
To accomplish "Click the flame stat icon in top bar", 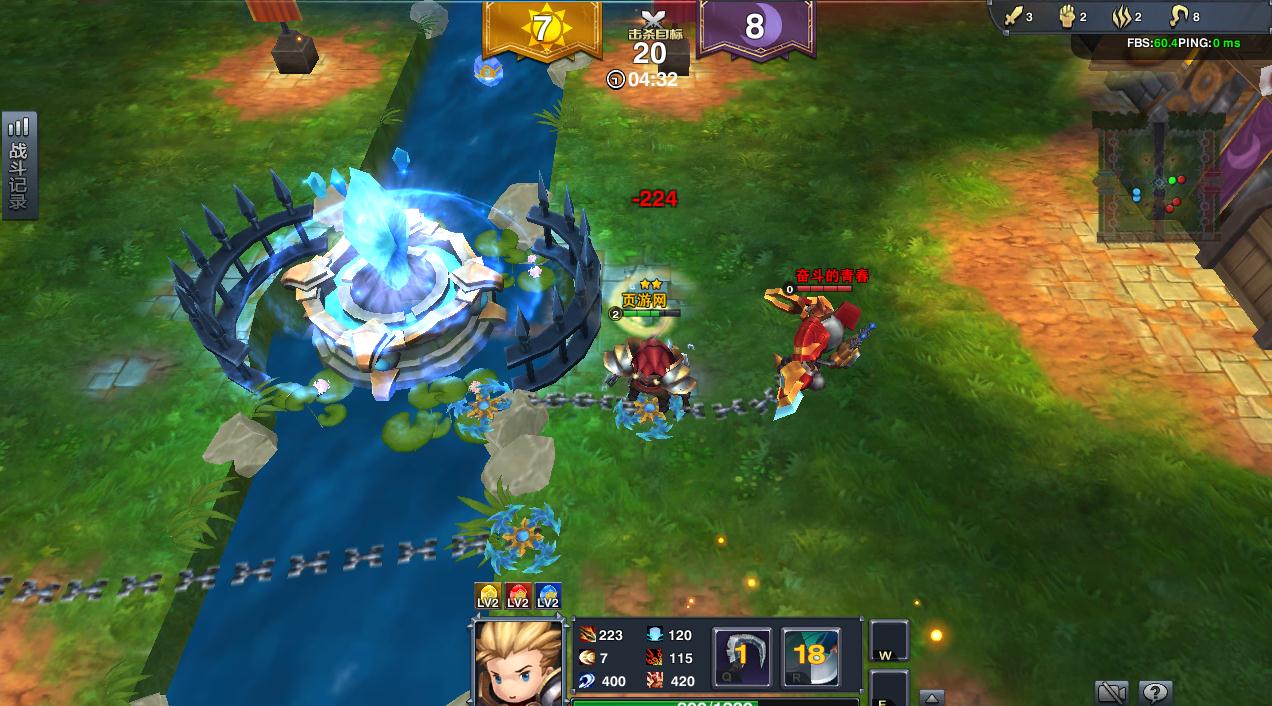I will [1121, 17].
